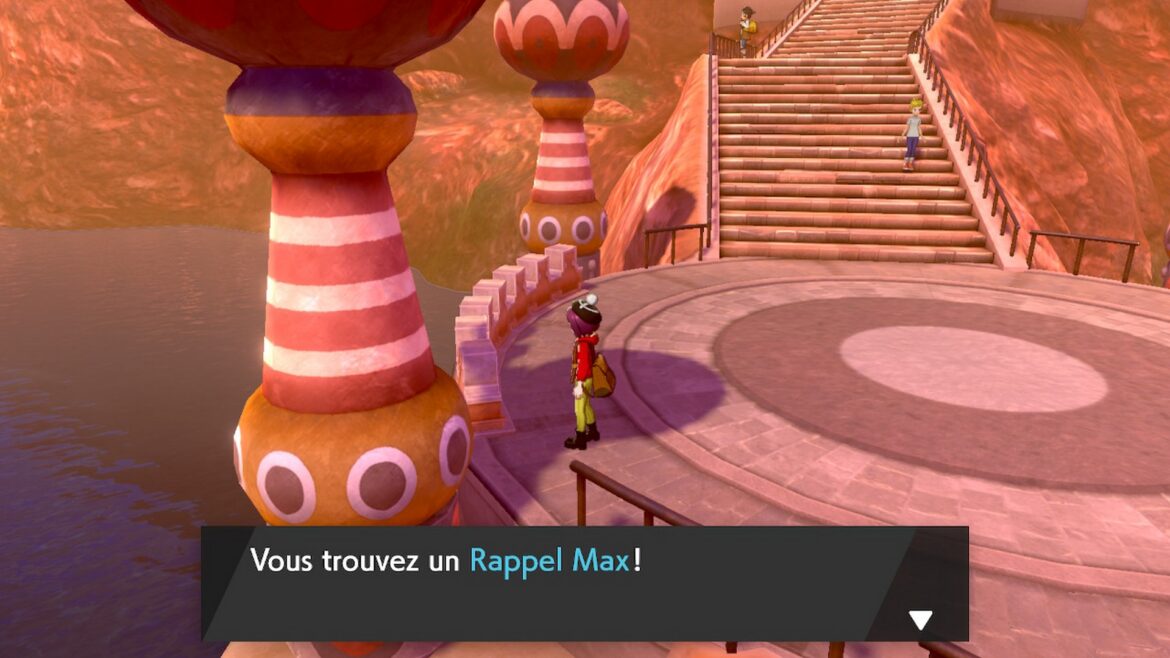Advance dialogue with the white arrow
This screenshot has width=1170, height=658.
(920, 620)
